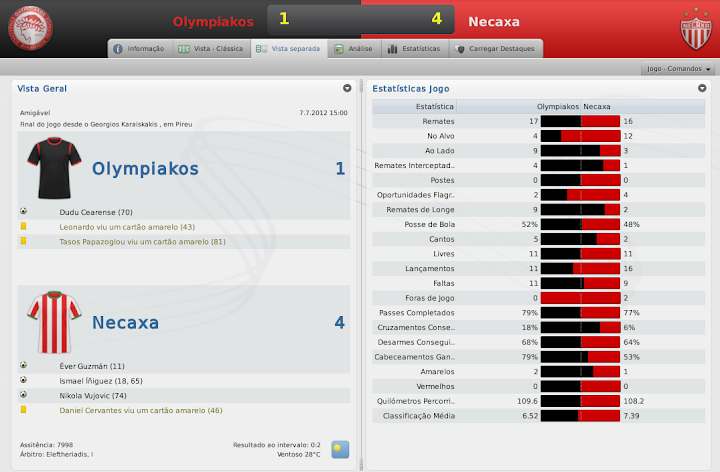Expand the Vista Geral panel options
Image resolution: width=720 pixels, height=472 pixels.
[347, 88]
